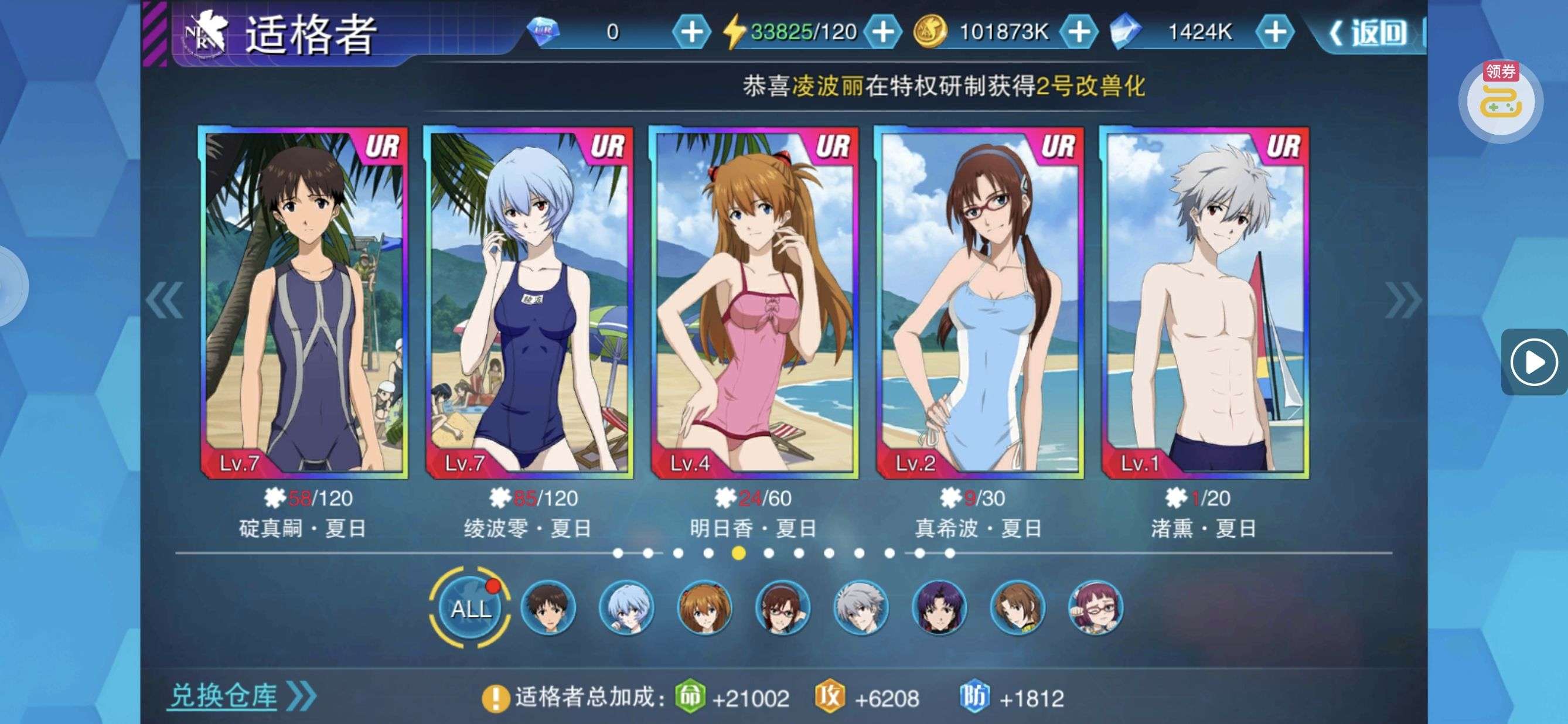Show next page with right double arrow
Screen dimensions: 1568x724
pyautogui.click(x=1402, y=300)
